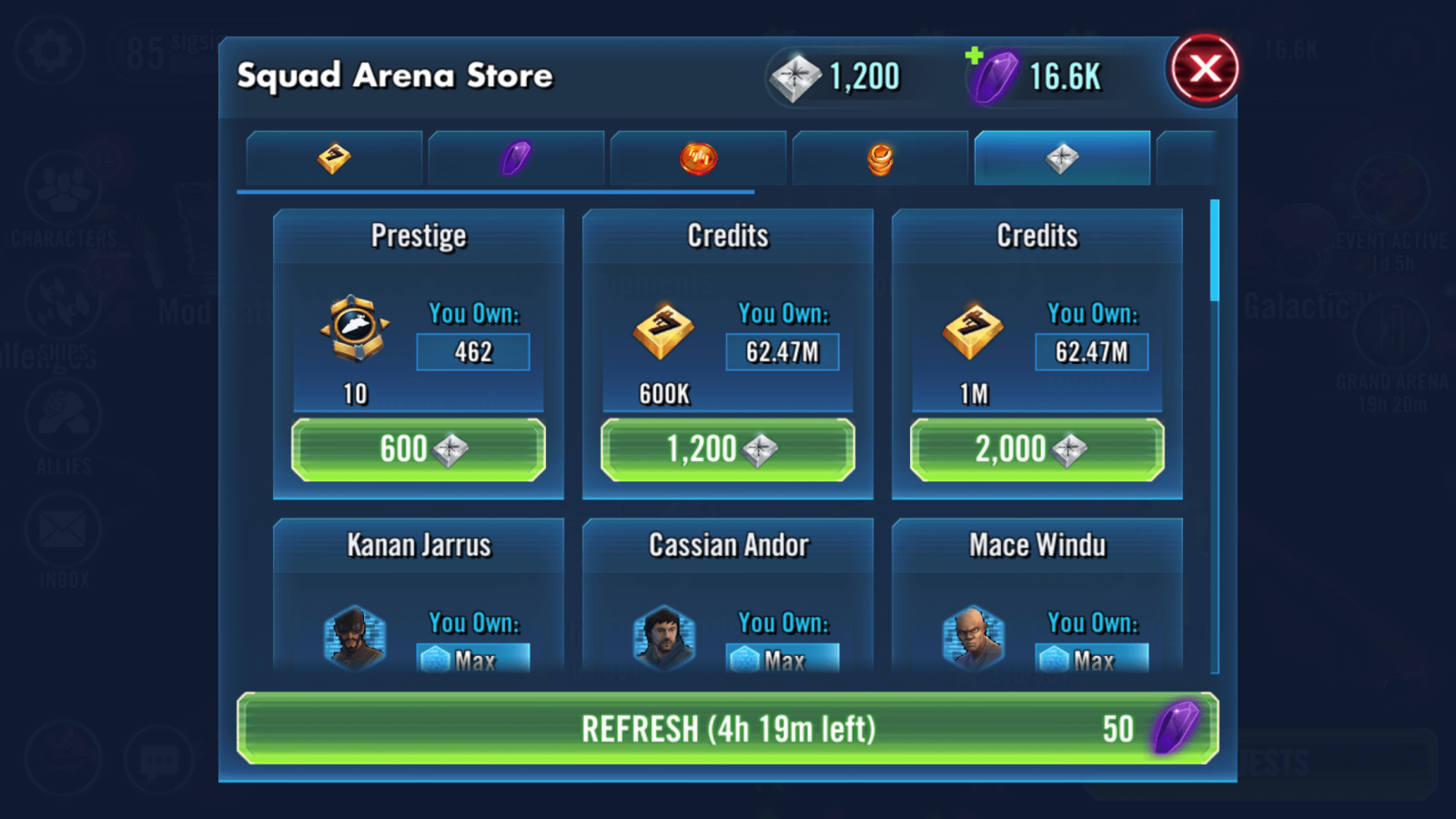This screenshot has height=819, width=1456.
Task: Purchase 1M Credits for 2,000 tokens
Action: (x=1037, y=450)
